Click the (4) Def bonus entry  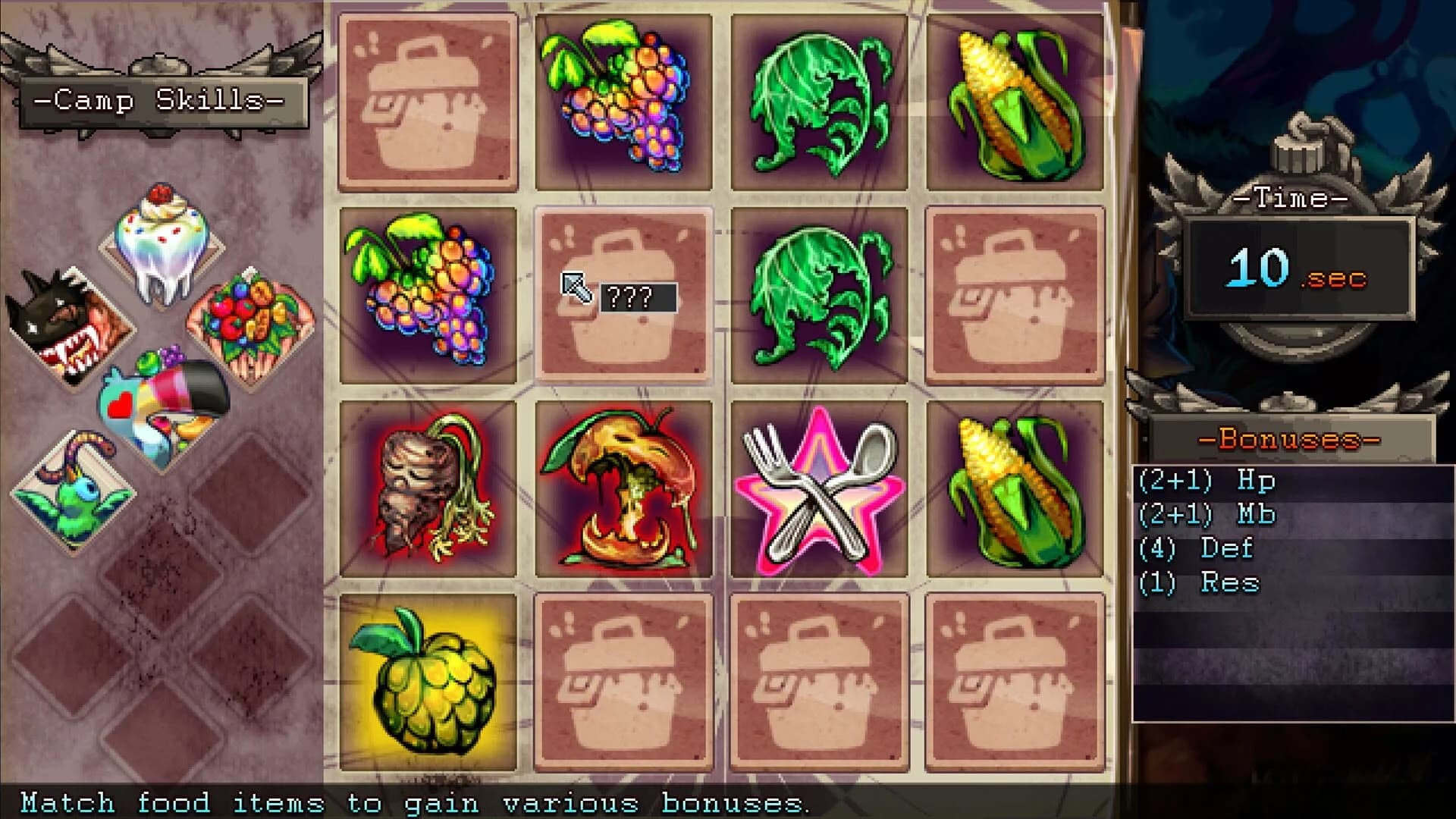[1194, 548]
